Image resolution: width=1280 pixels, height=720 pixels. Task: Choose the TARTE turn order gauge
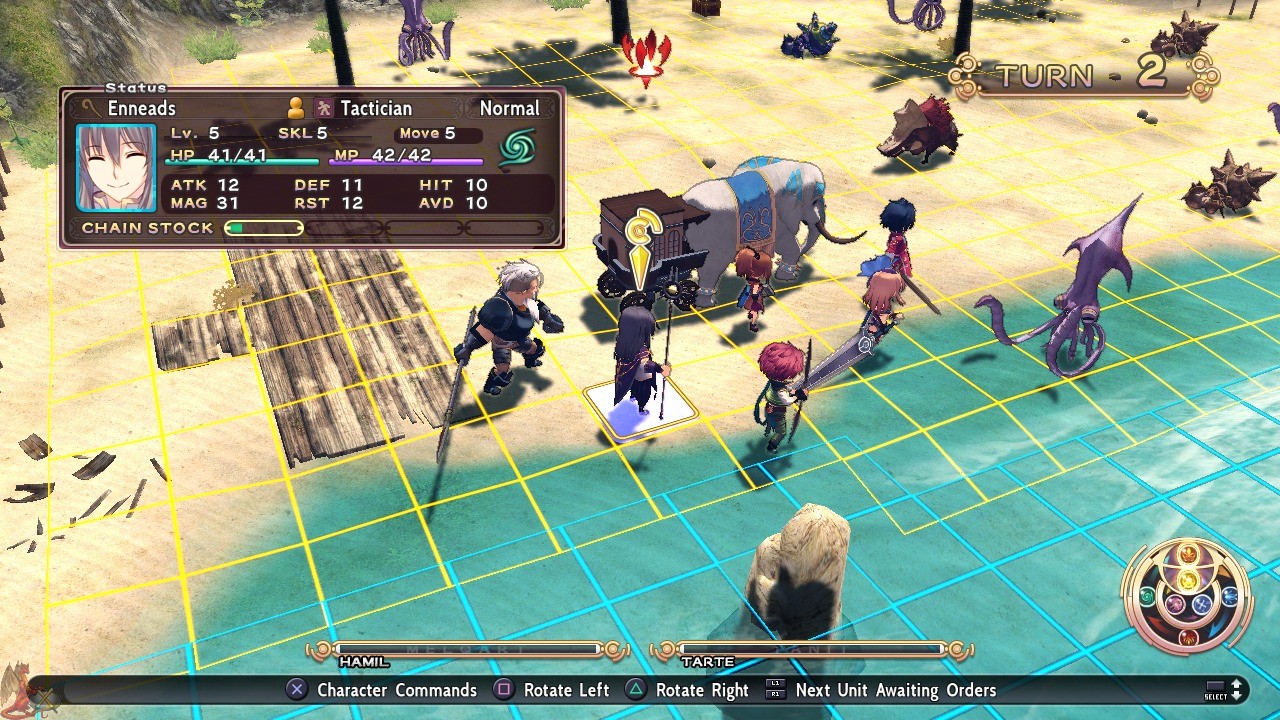point(811,650)
